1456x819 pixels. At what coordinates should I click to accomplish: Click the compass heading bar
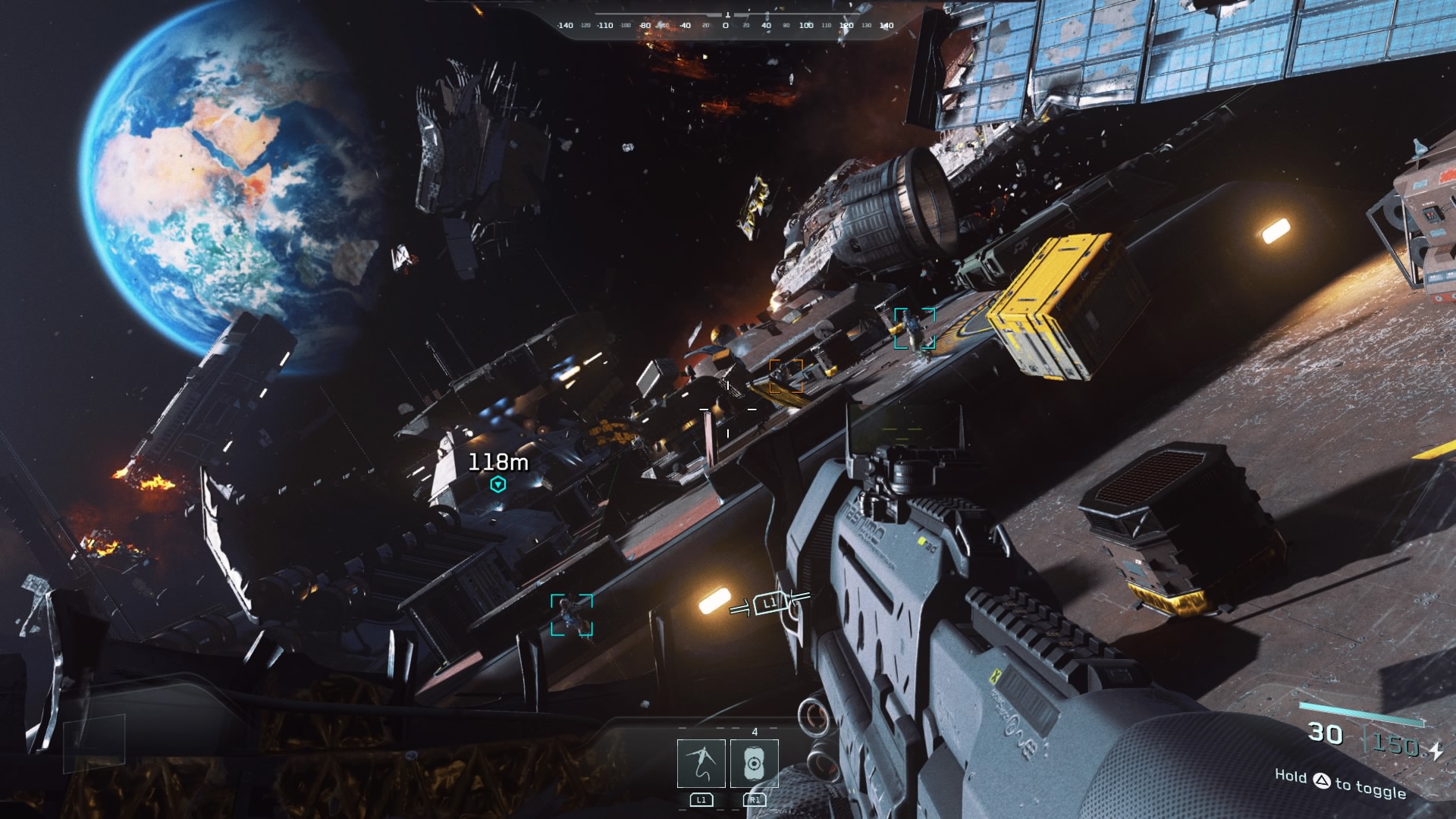(x=726, y=25)
